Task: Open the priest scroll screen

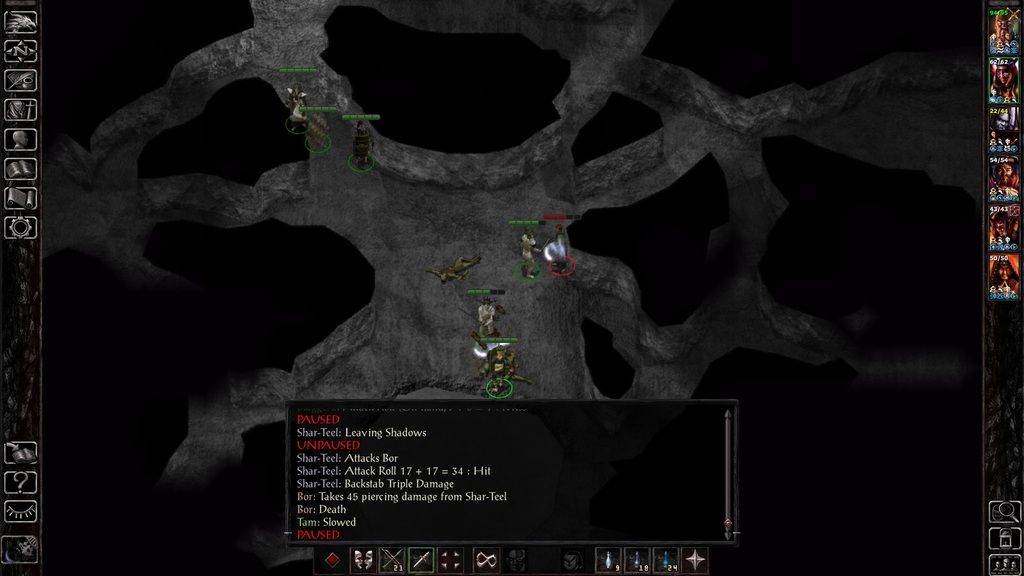Action: coord(20,198)
